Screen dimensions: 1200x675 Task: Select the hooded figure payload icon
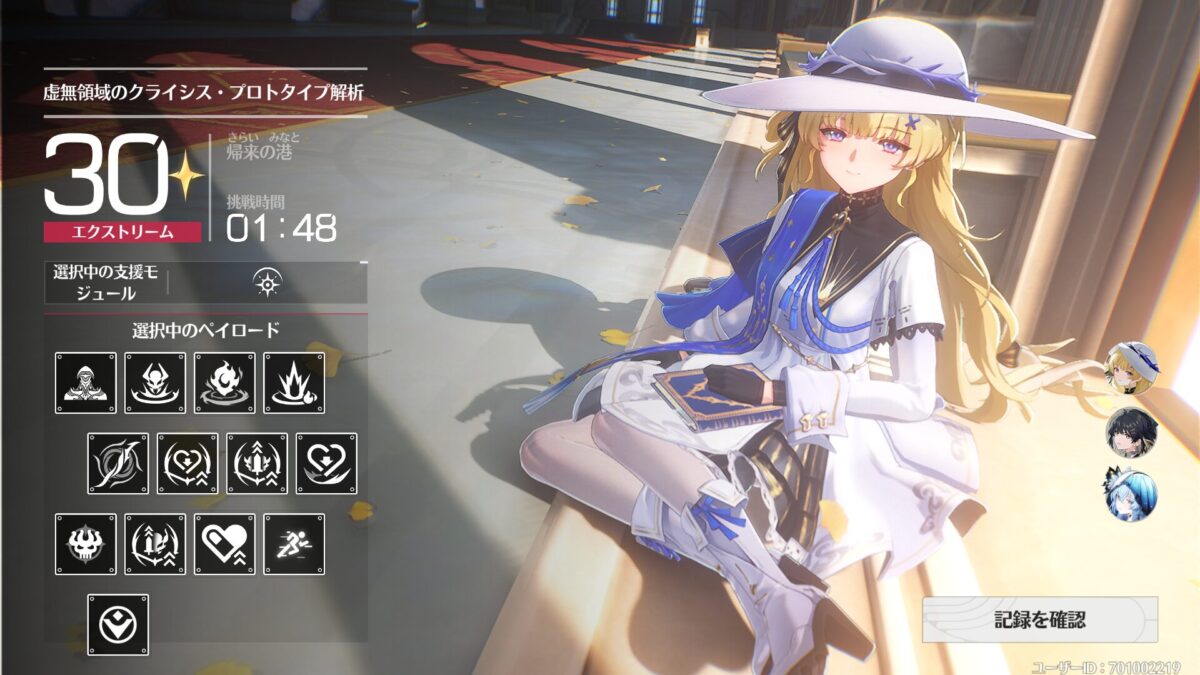click(x=86, y=383)
